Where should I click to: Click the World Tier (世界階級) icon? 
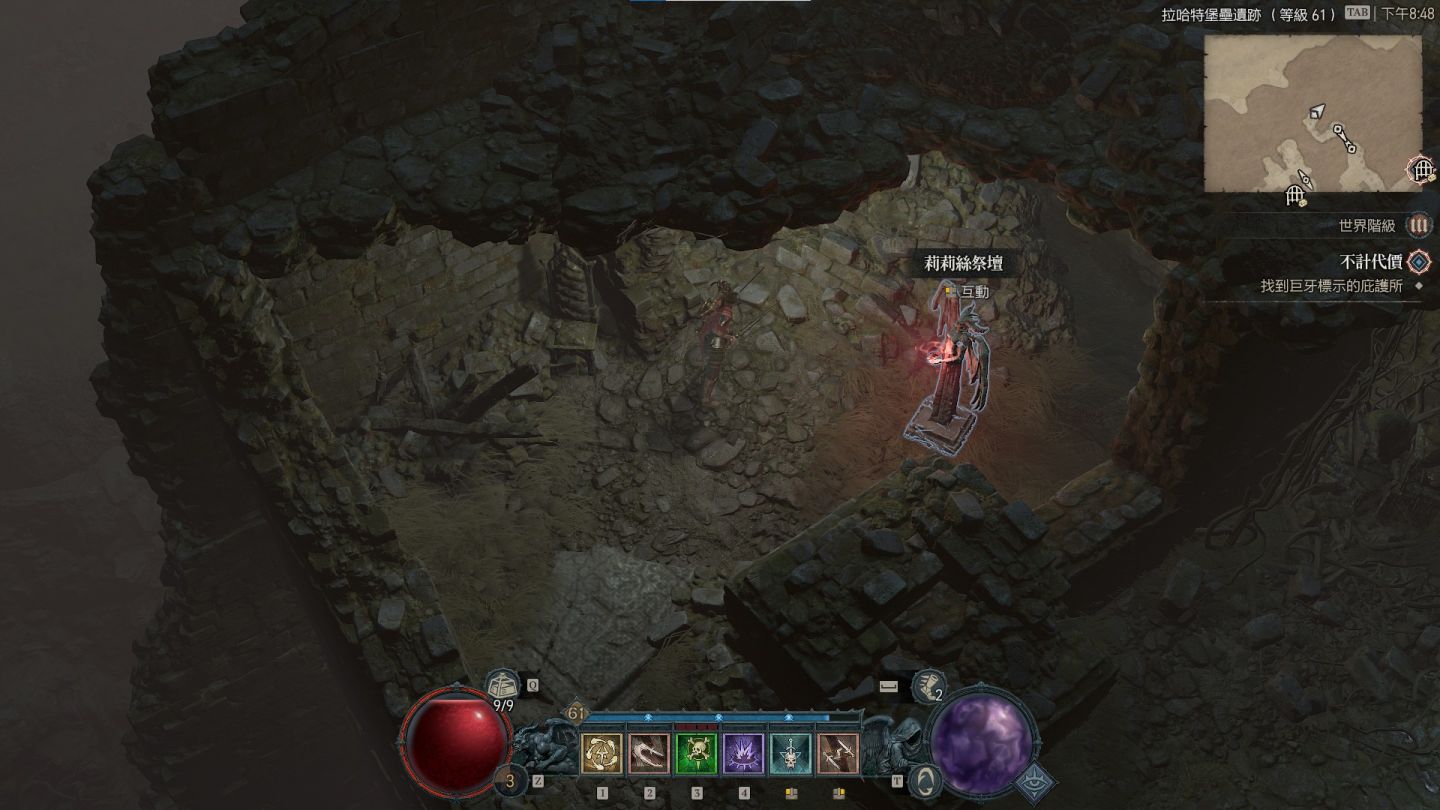[x=1419, y=226]
